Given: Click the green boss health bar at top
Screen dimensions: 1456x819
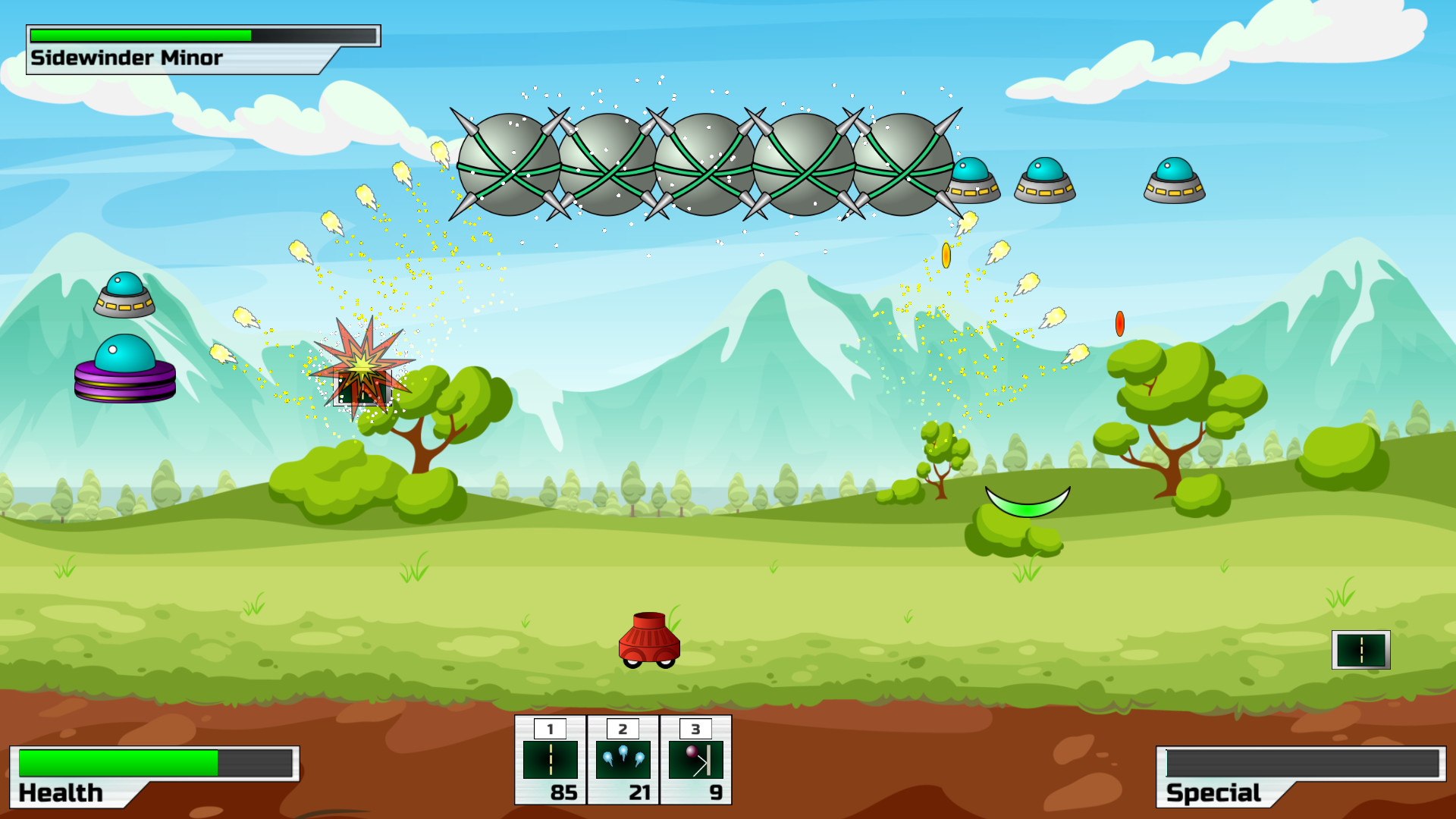Looking at the screenshot, I should coord(140,34).
